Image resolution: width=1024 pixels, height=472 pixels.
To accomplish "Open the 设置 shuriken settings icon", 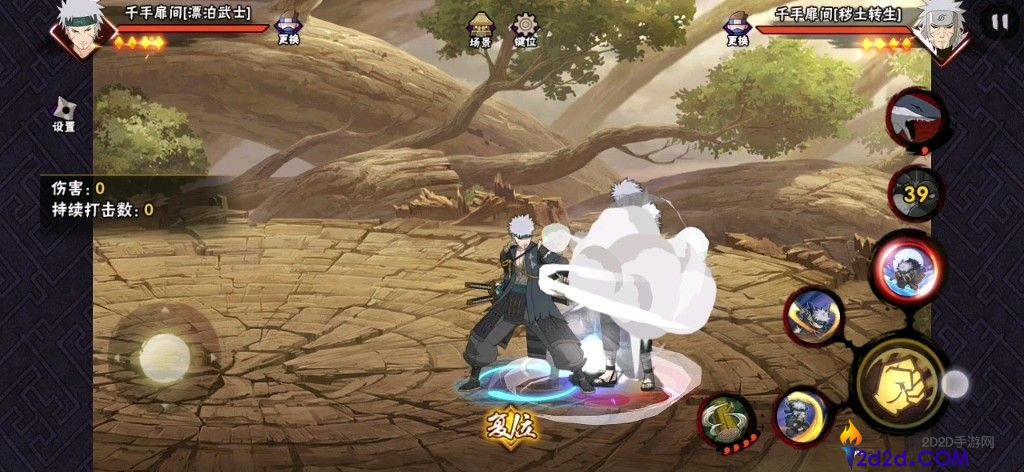I will [x=64, y=114].
